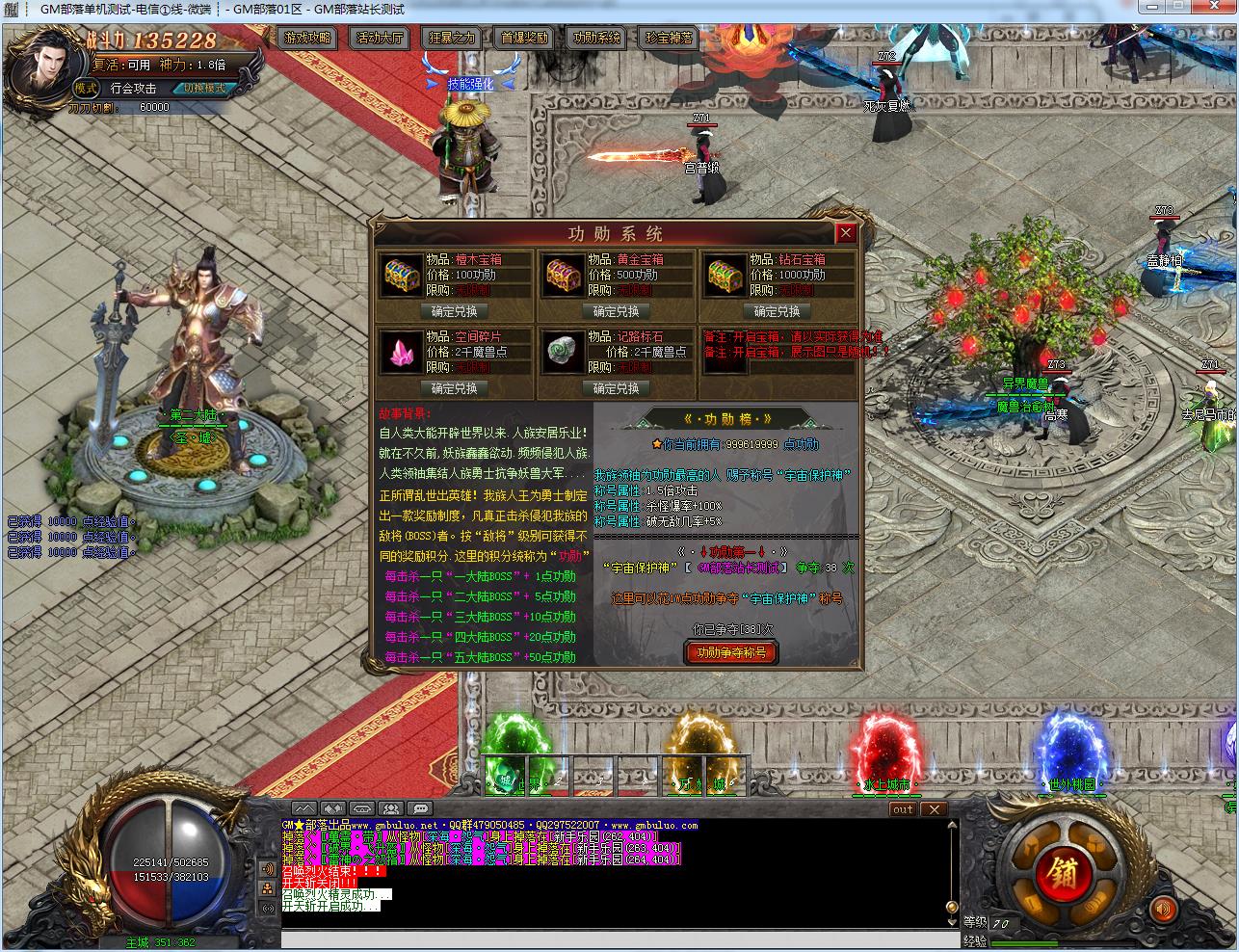Confirm exchange for 檀木宝箱
Viewport: 1239px width, 952px height.
pyautogui.click(x=454, y=311)
